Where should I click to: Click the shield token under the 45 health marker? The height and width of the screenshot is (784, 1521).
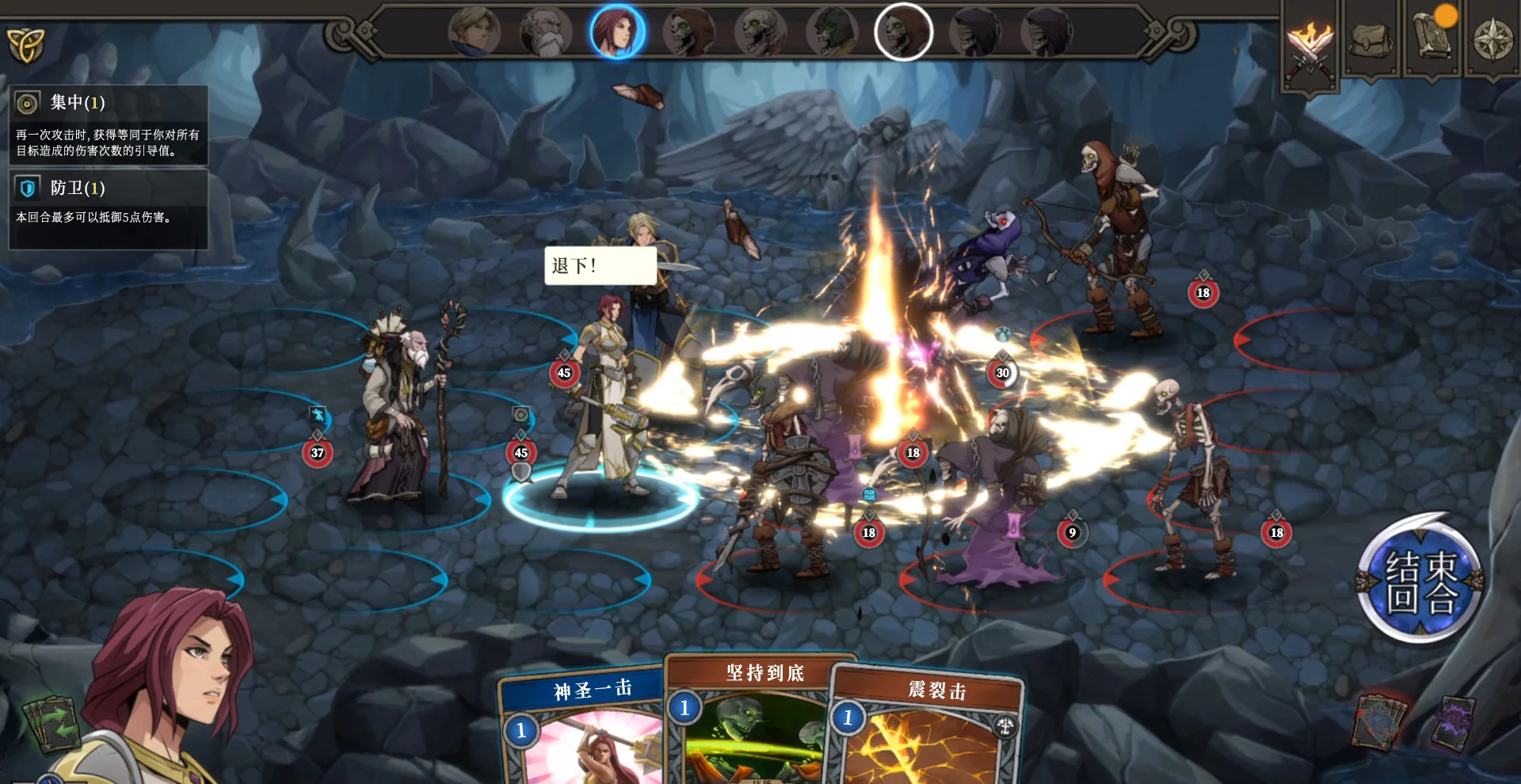pos(521,474)
